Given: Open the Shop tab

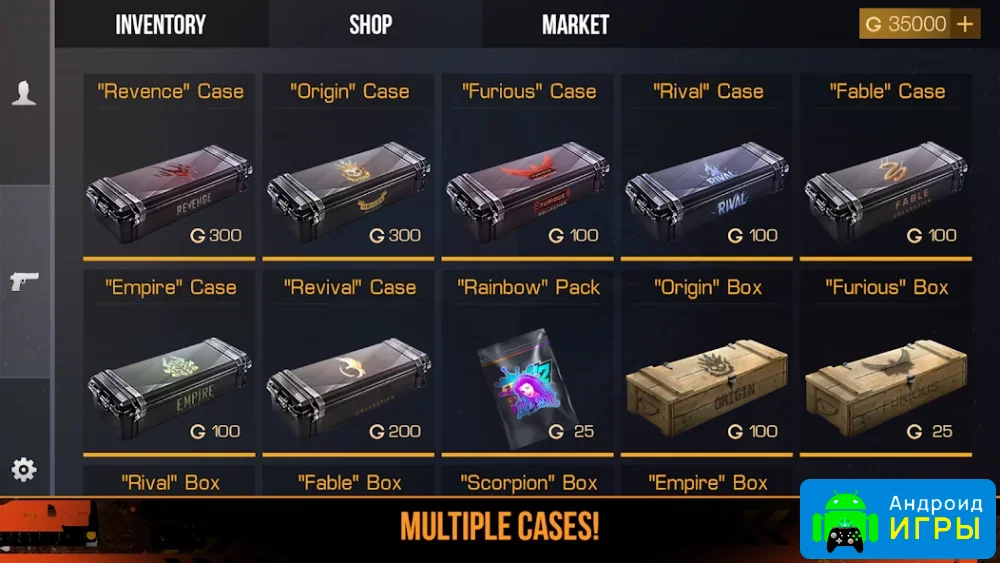Looking at the screenshot, I should 370,24.
